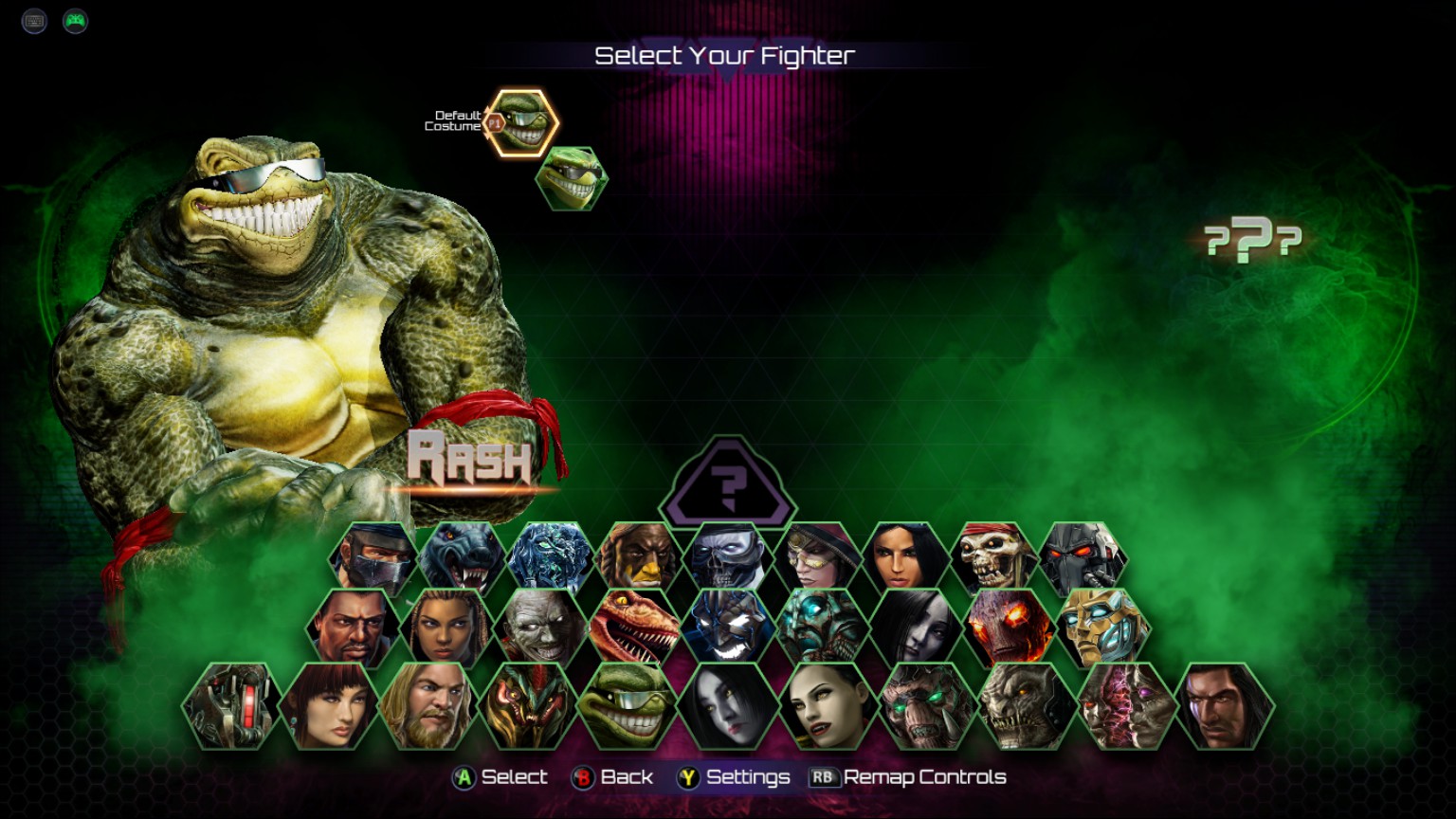Pick Cinder the flaming fighter
1456x819 pixels.
1010,628
